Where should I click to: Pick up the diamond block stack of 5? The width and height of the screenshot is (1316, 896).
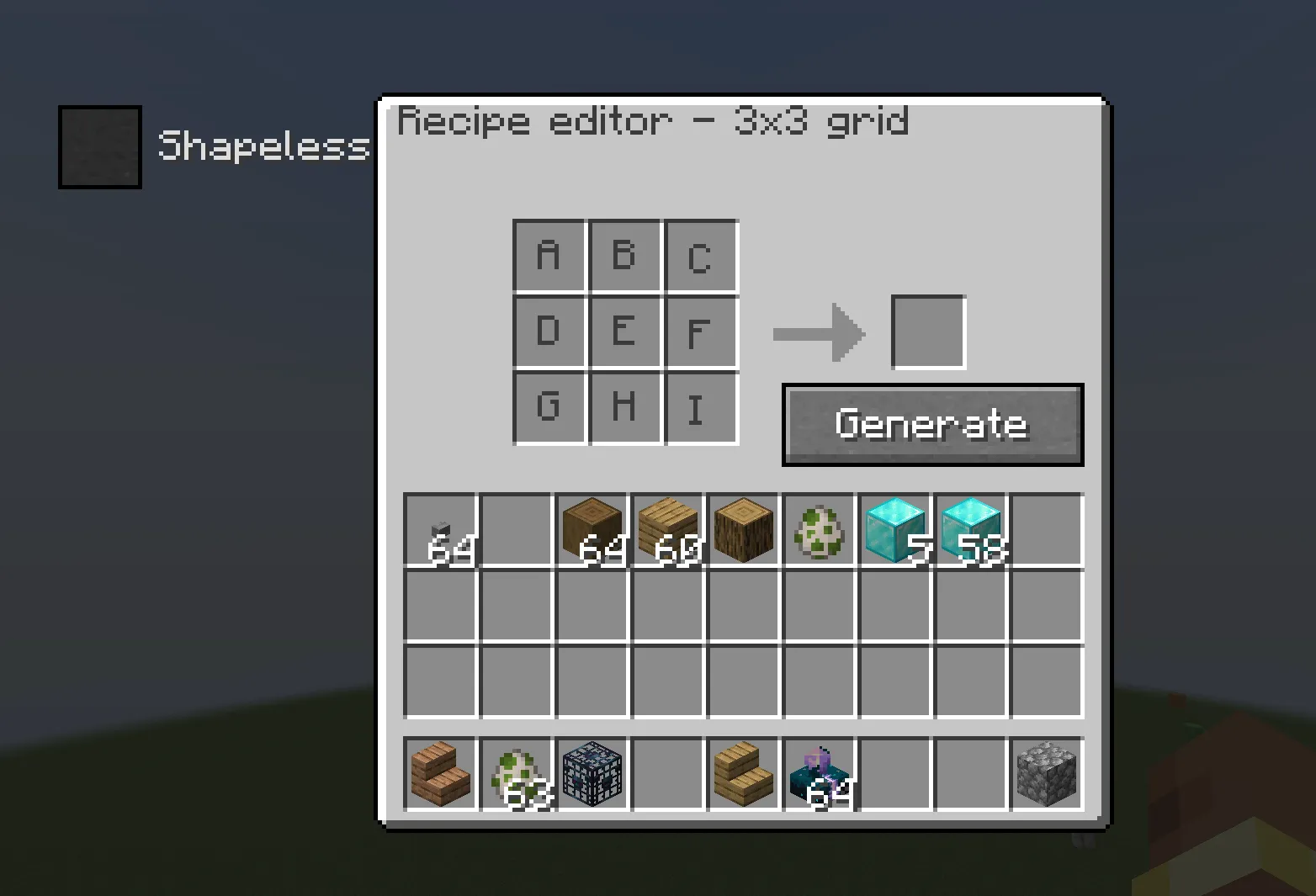pos(894,530)
